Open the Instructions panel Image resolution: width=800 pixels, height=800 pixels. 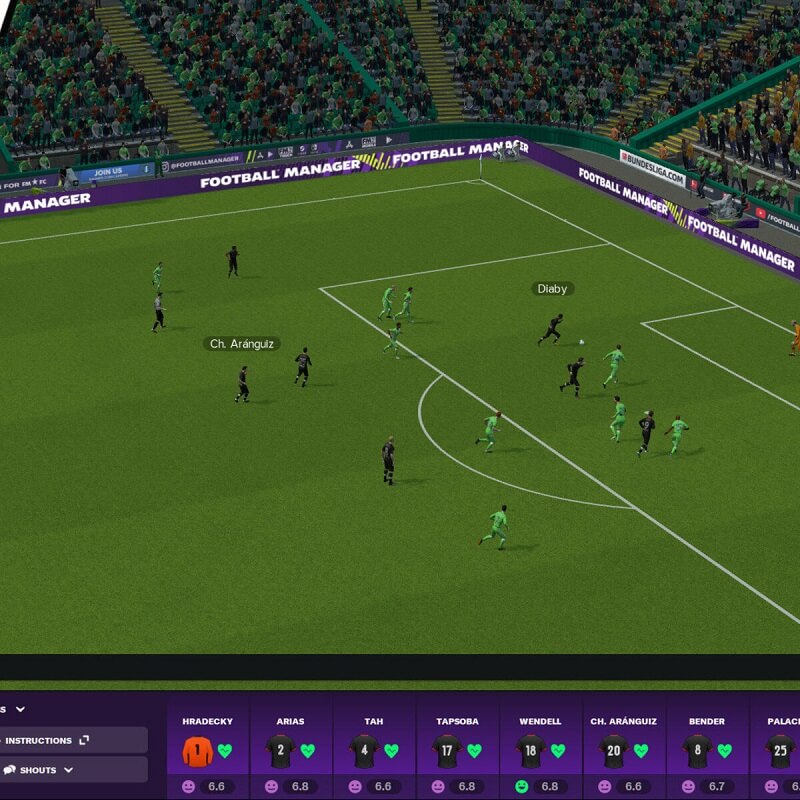(45, 740)
